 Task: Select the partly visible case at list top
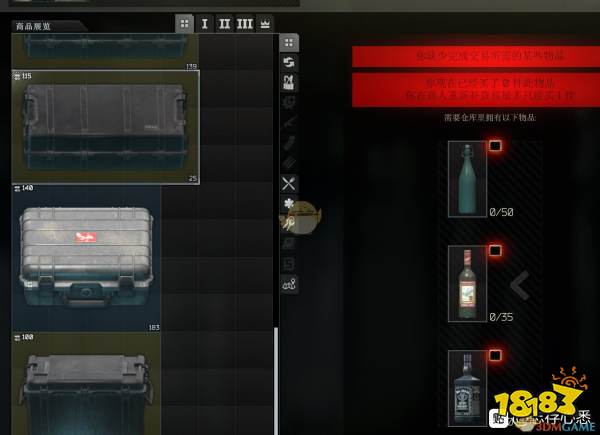click(105, 52)
